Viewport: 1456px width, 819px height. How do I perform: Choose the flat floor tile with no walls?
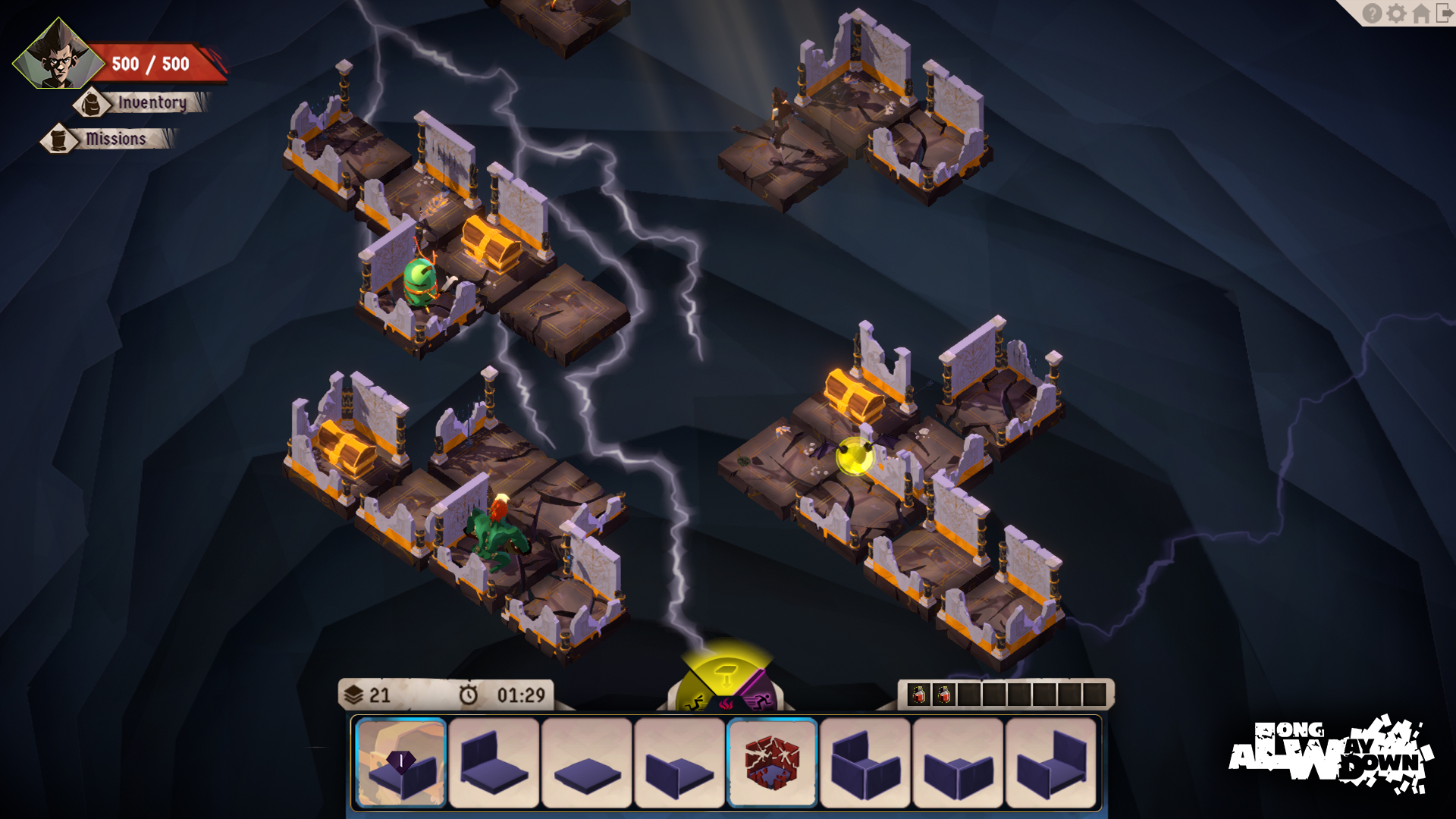pos(587,763)
